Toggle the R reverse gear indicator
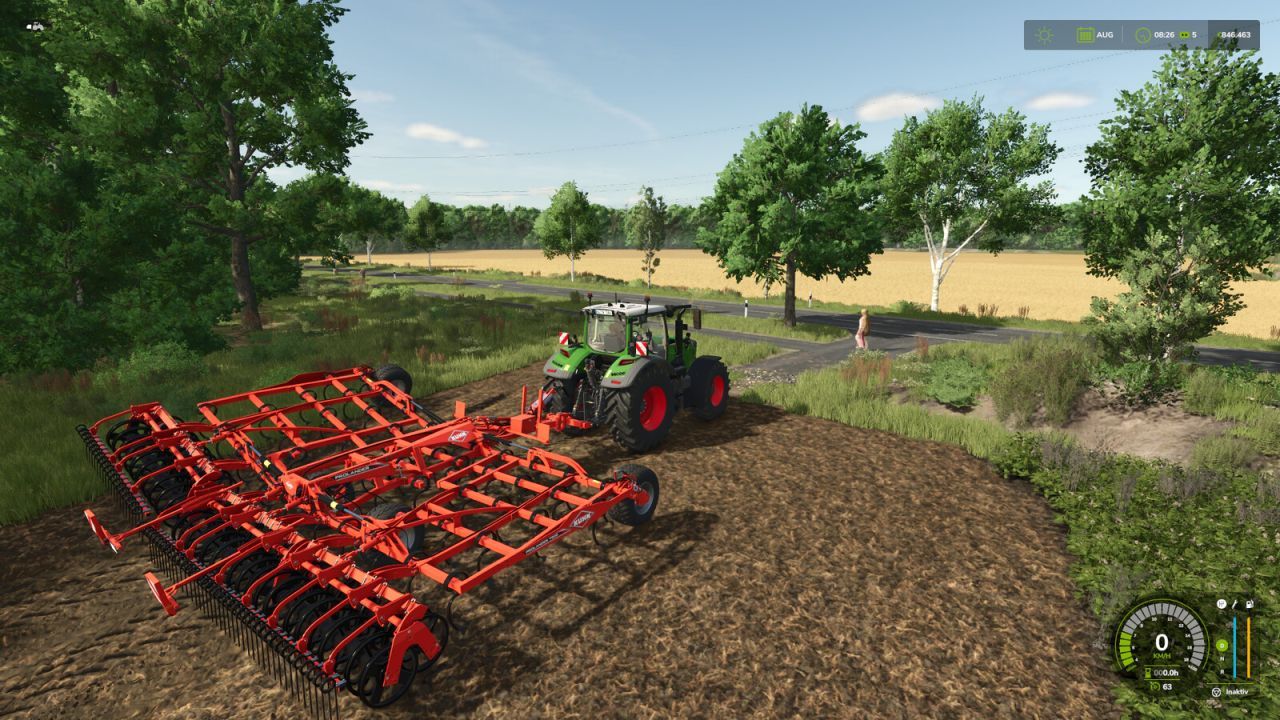The image size is (1280, 720). tap(1222, 671)
